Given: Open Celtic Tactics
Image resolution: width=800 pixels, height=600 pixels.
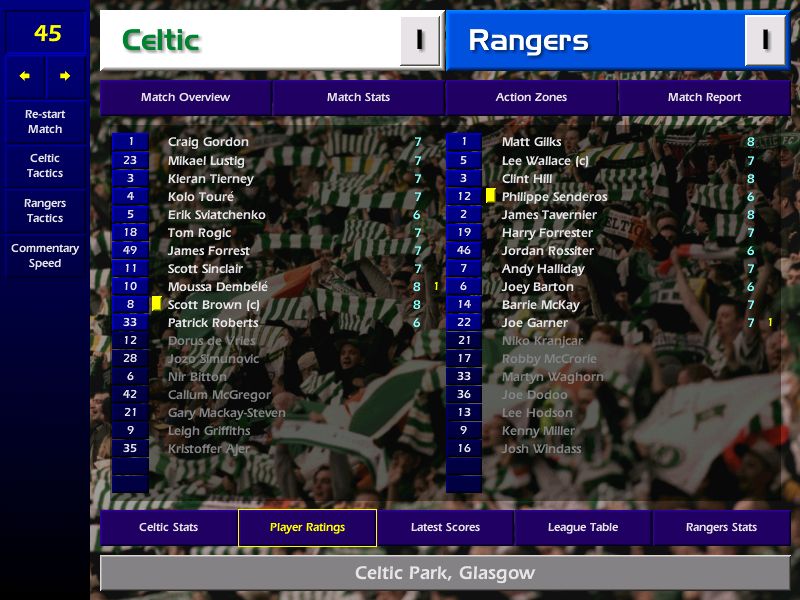Looking at the screenshot, I should tap(45, 166).
